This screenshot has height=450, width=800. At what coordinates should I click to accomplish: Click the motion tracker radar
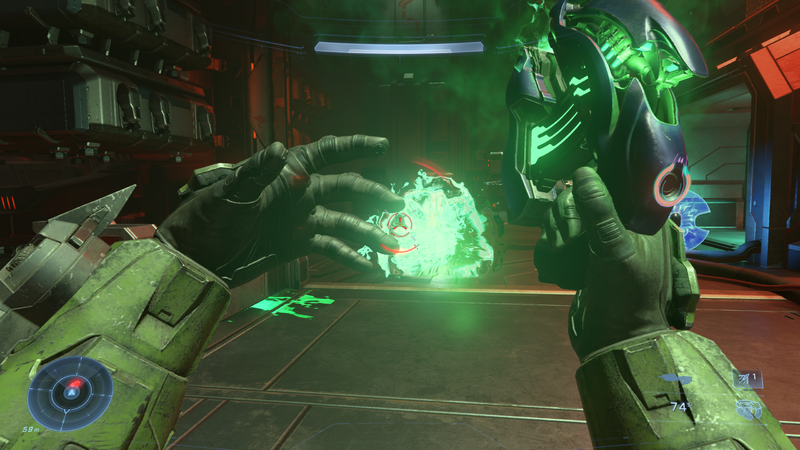click(70, 393)
